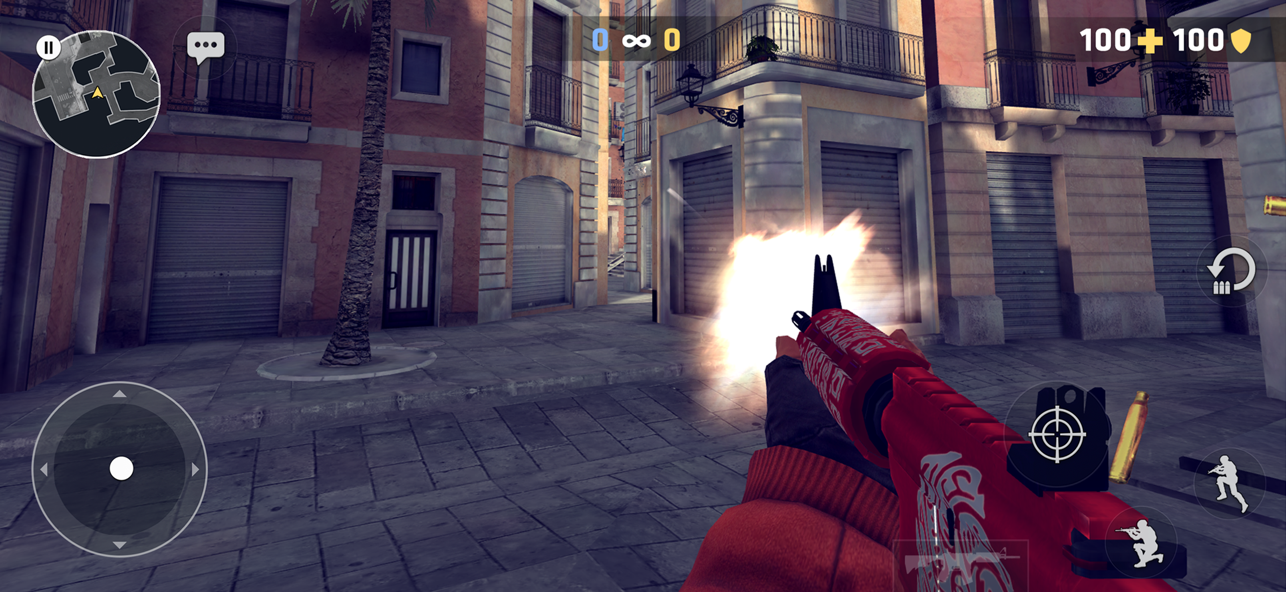Tap the movement joystick center knob

point(121,468)
